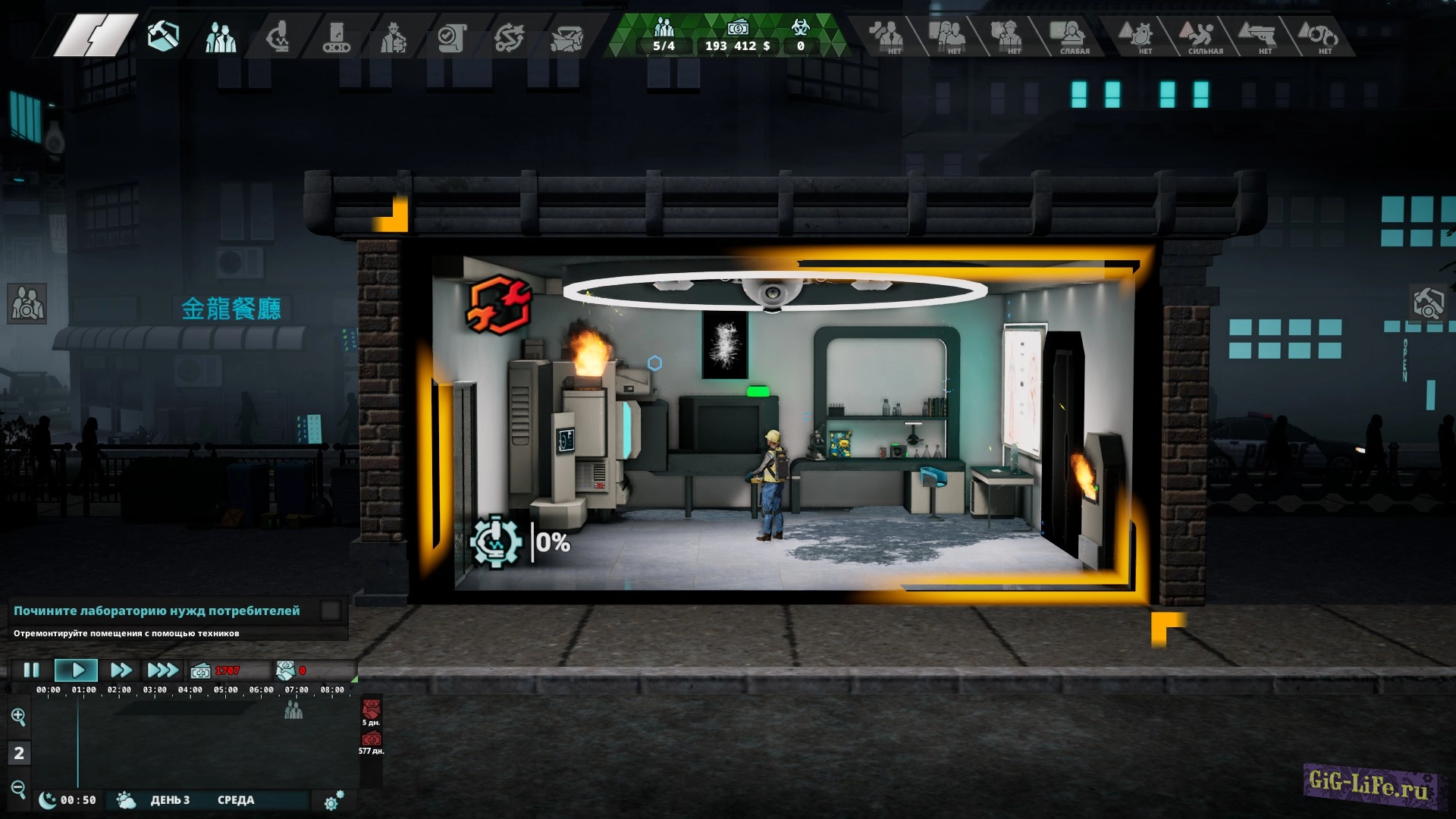Open the checklist scroll menu
This screenshot has width=1456, height=819.
(x=452, y=36)
